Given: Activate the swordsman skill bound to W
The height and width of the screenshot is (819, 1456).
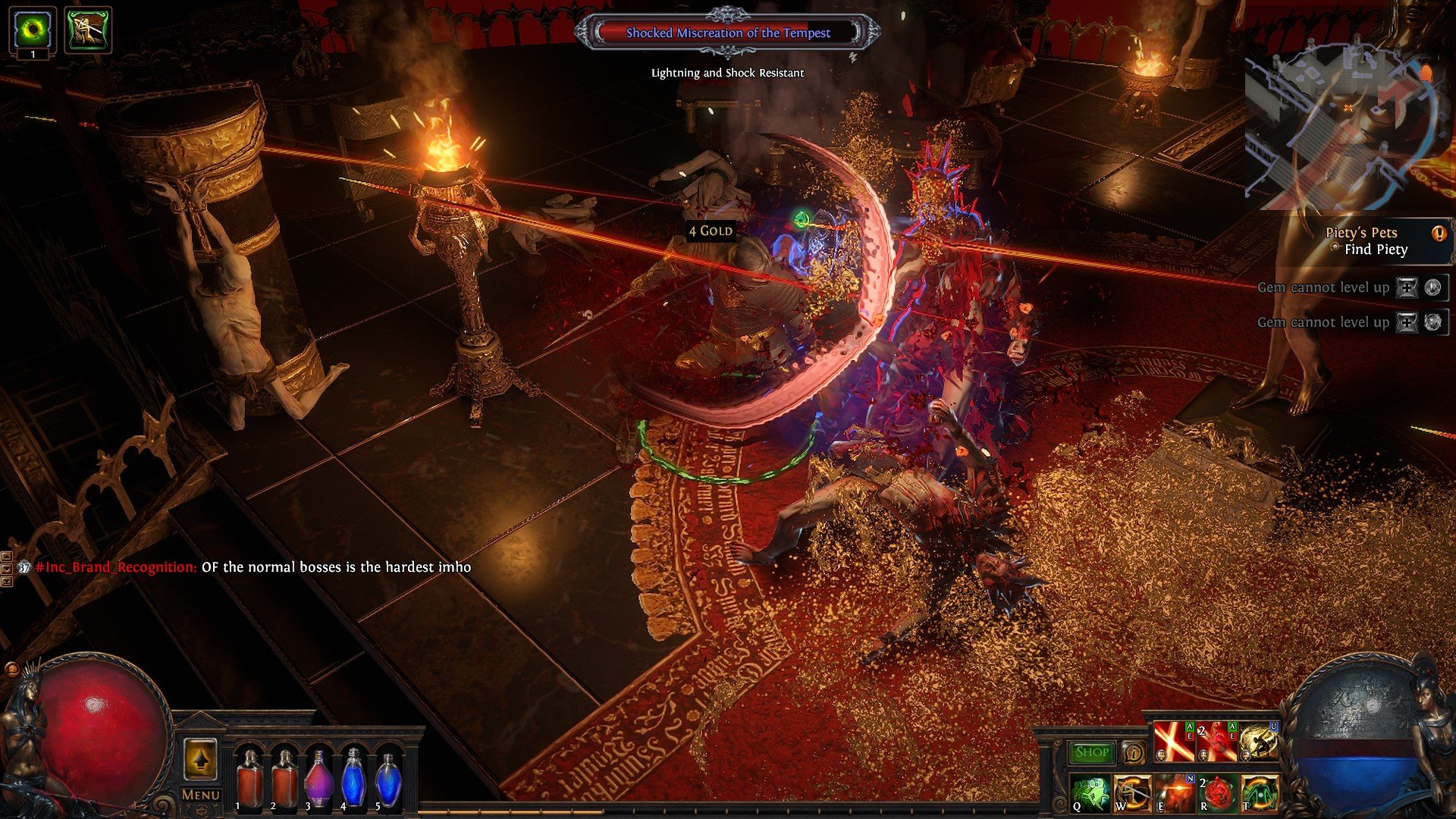Looking at the screenshot, I should pyautogui.click(x=1131, y=792).
